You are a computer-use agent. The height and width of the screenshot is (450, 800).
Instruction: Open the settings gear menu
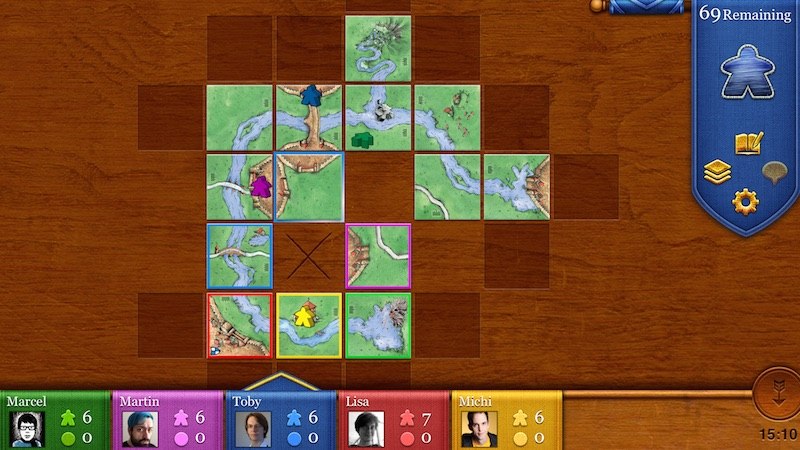point(745,203)
